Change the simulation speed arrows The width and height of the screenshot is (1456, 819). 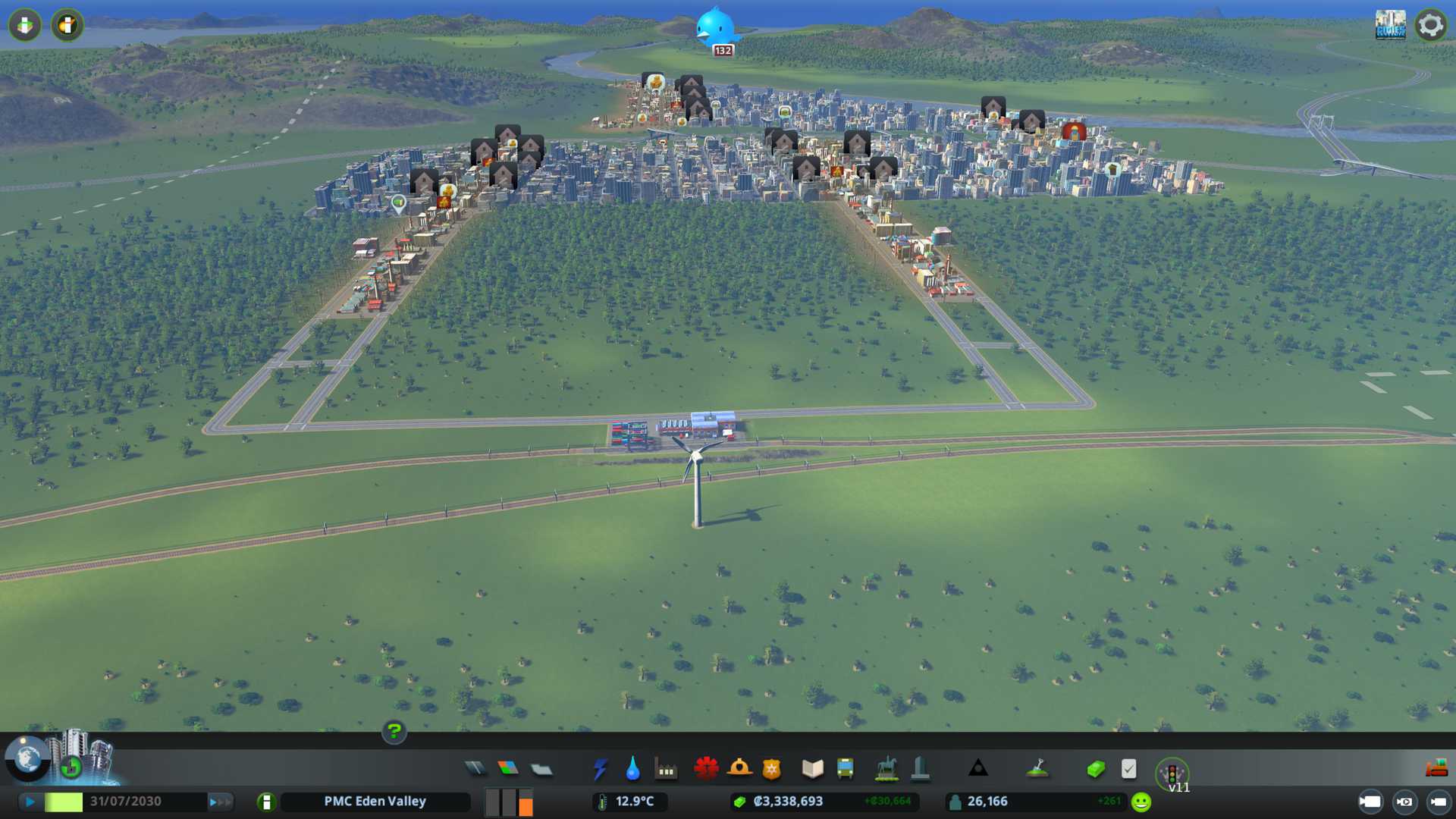pos(220,802)
